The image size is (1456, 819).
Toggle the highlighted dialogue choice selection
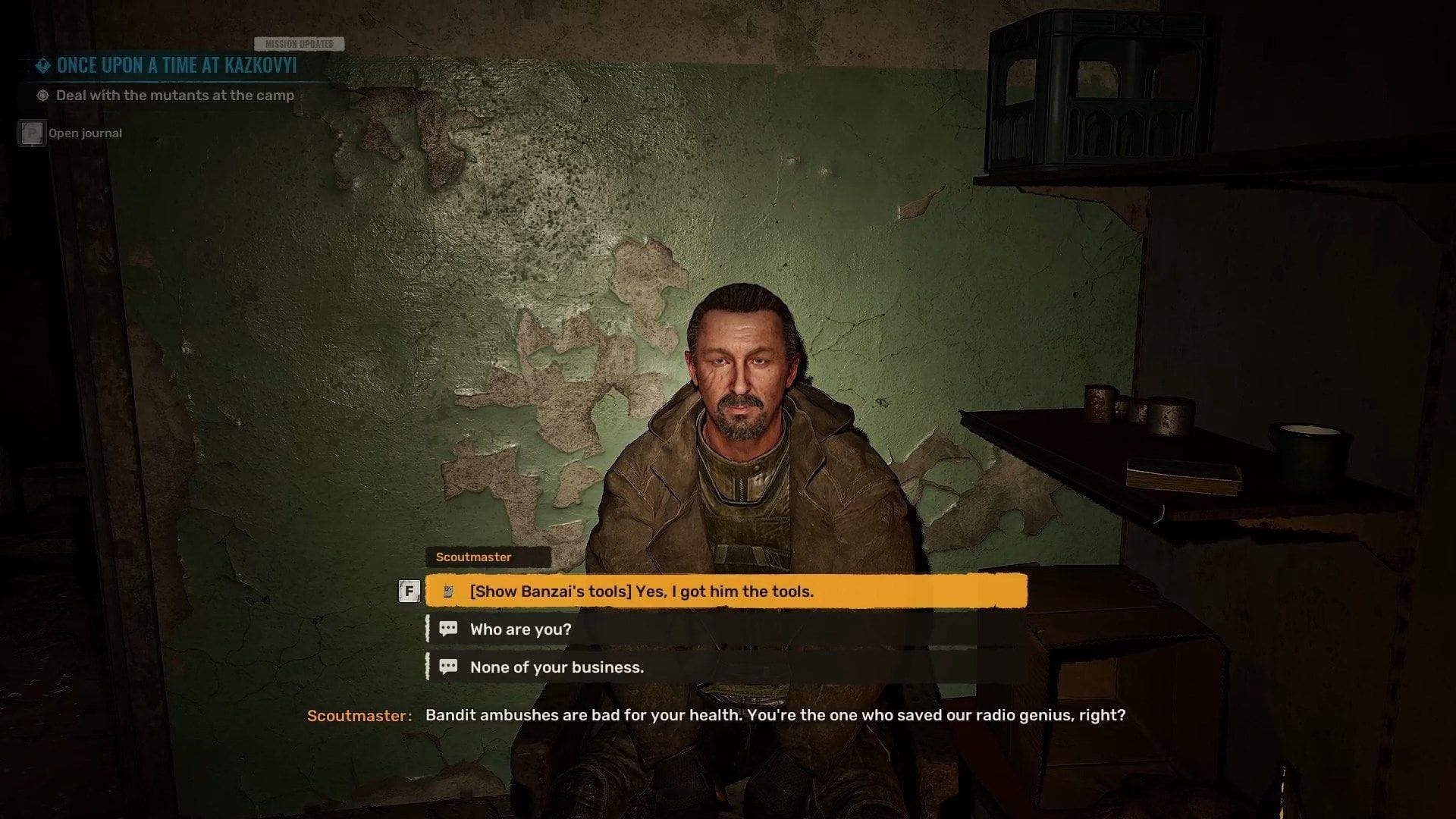click(726, 591)
